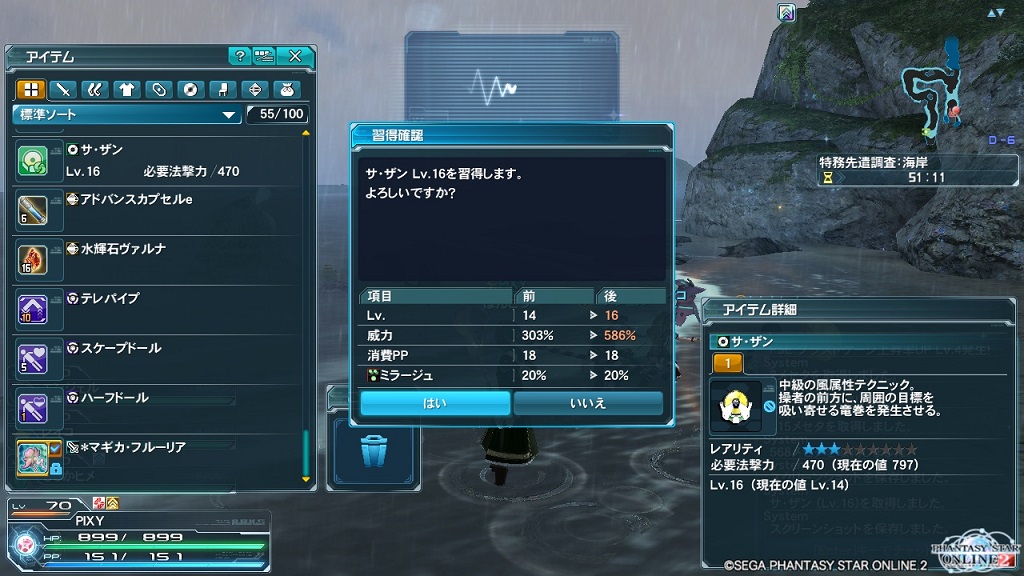Open the item window help question mark
Viewport: 1024px width, 576px height.
[x=239, y=56]
